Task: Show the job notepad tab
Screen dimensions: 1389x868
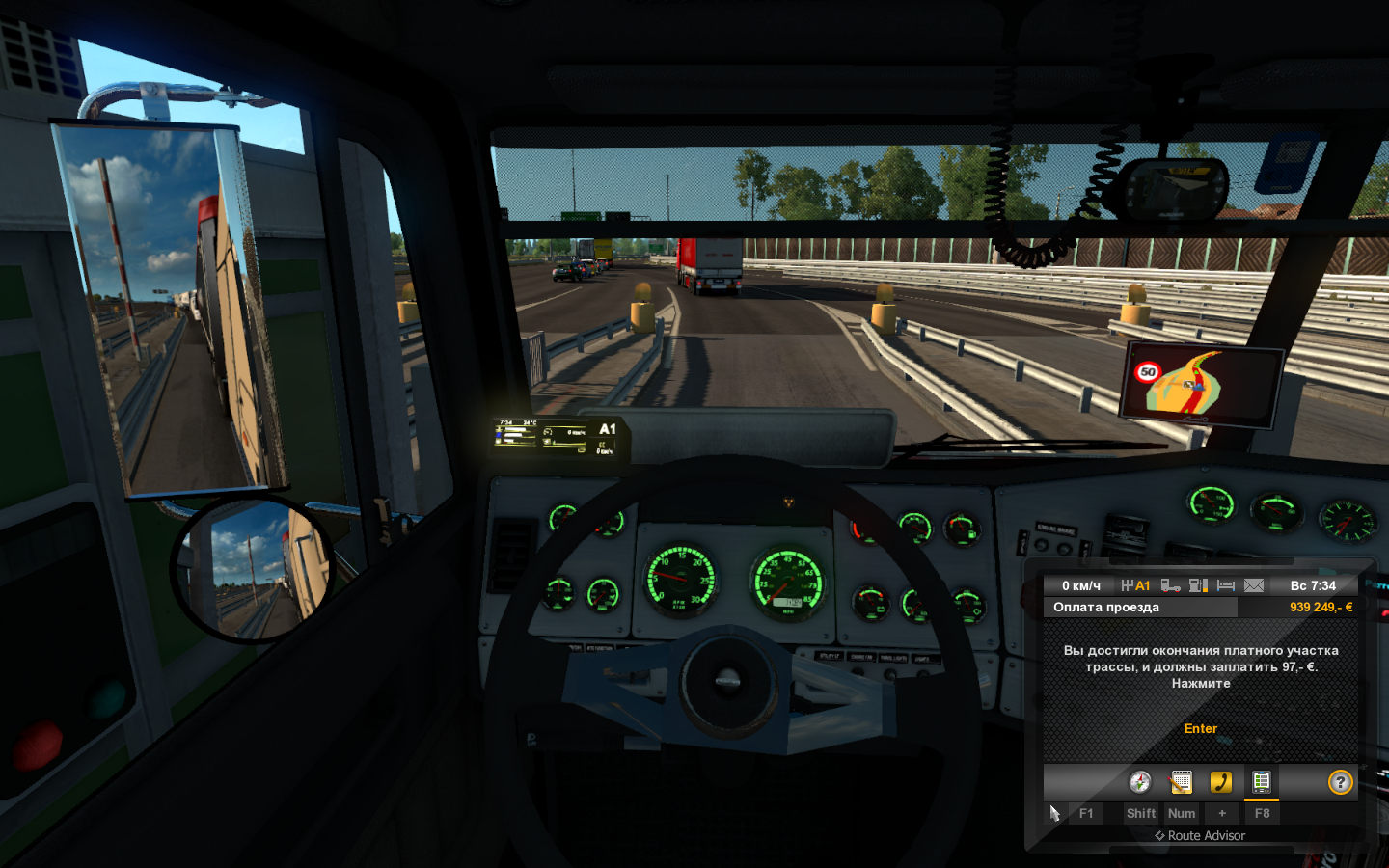Action: 1181,782
